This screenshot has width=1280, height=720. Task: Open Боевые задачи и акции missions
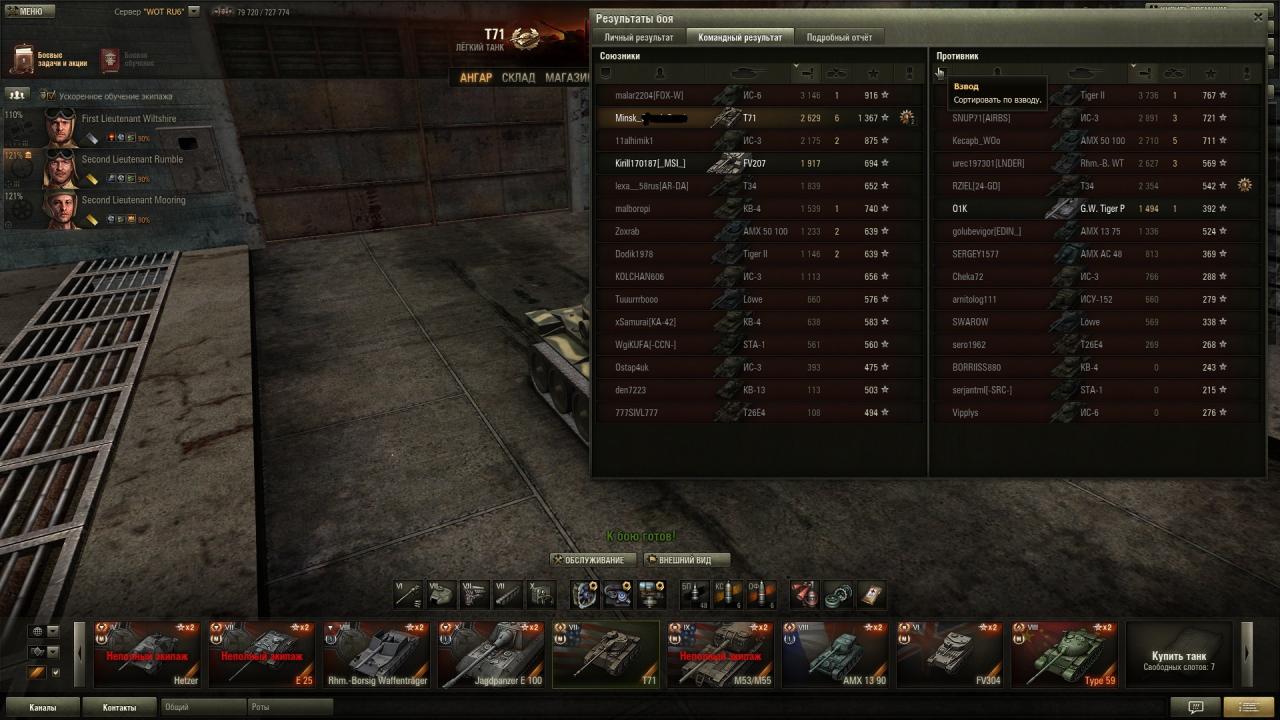point(48,60)
